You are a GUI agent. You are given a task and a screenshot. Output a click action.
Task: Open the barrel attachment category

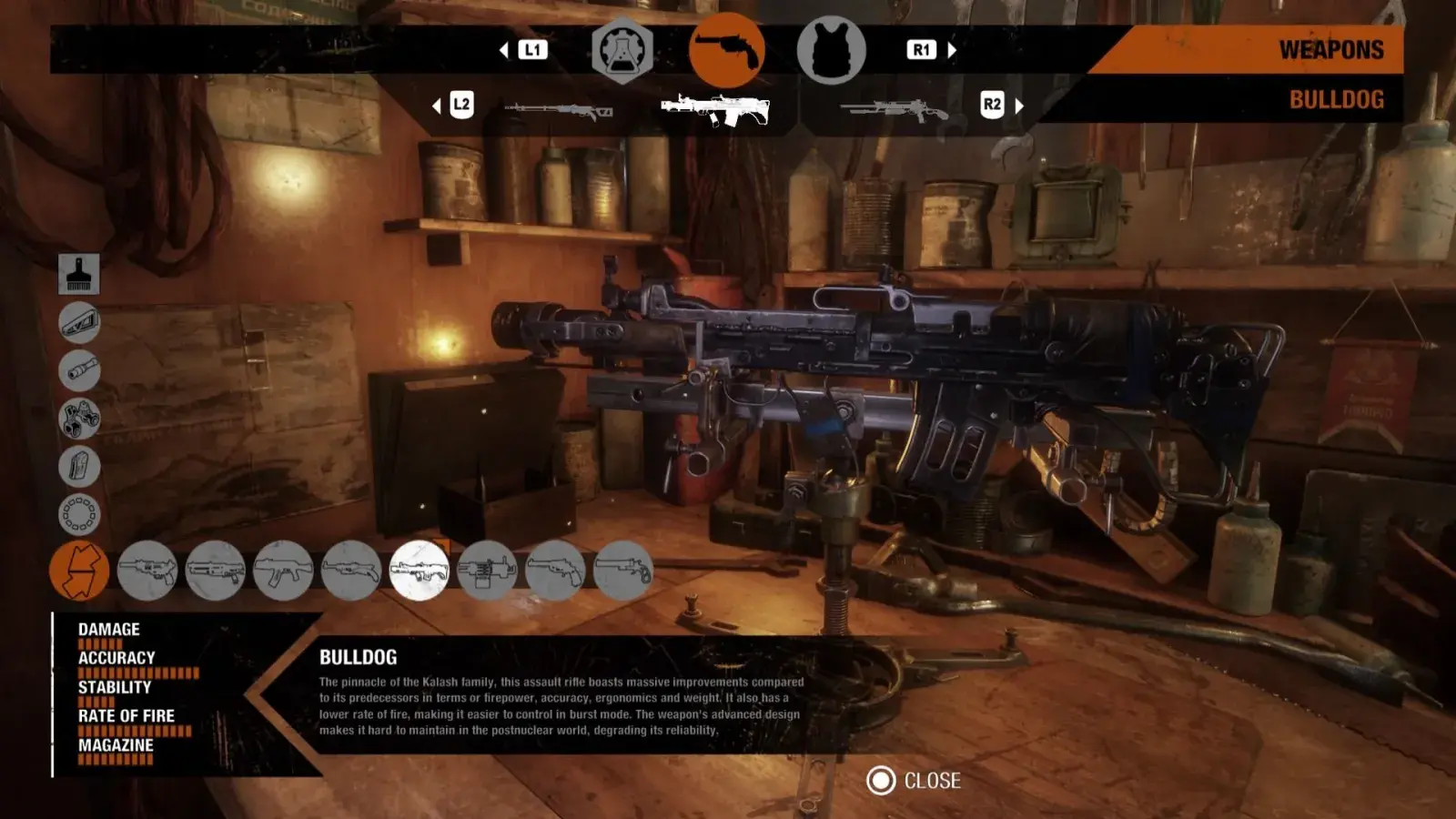[79, 370]
